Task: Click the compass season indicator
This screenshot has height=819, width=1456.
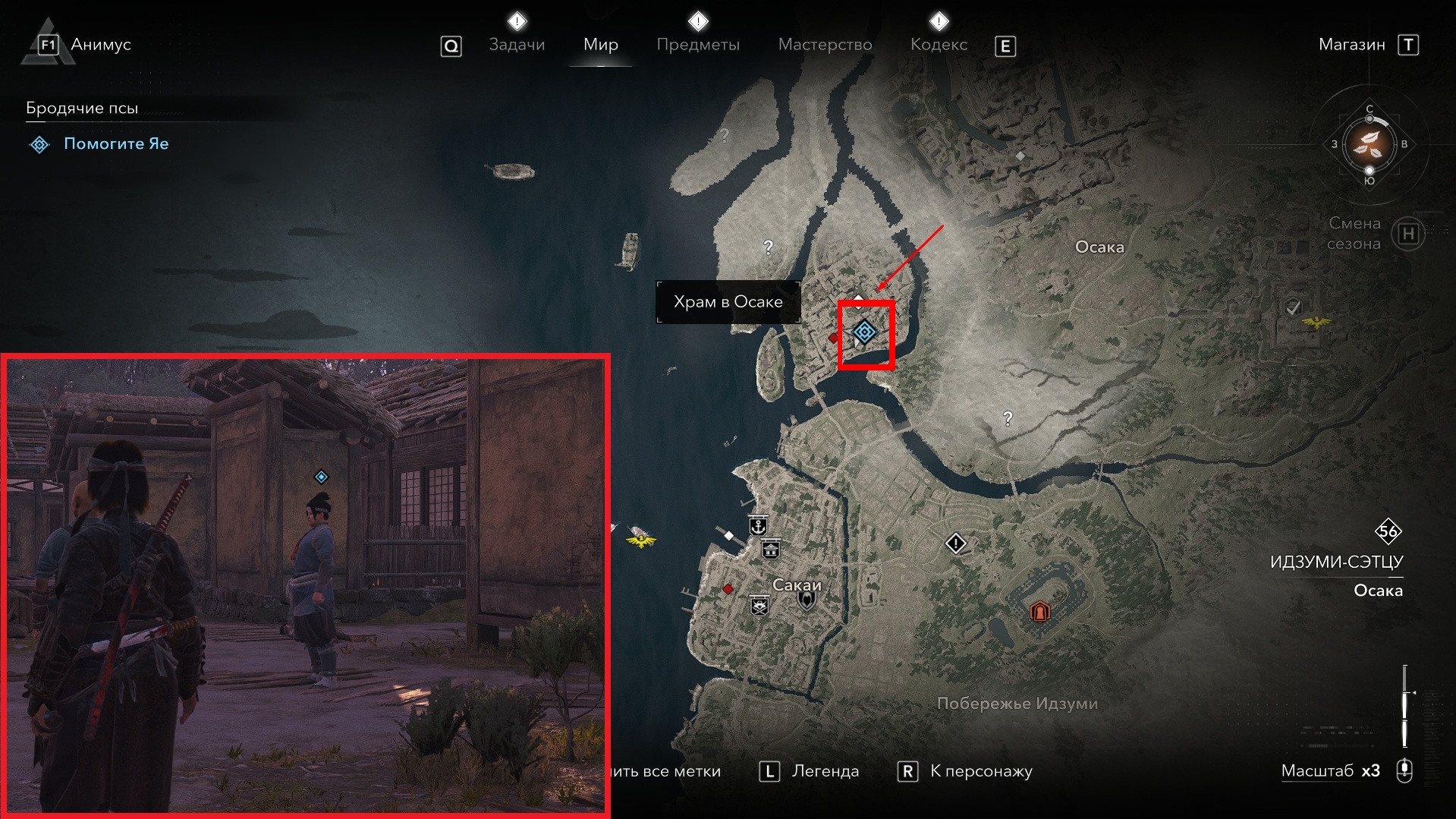Action: coord(1369,143)
